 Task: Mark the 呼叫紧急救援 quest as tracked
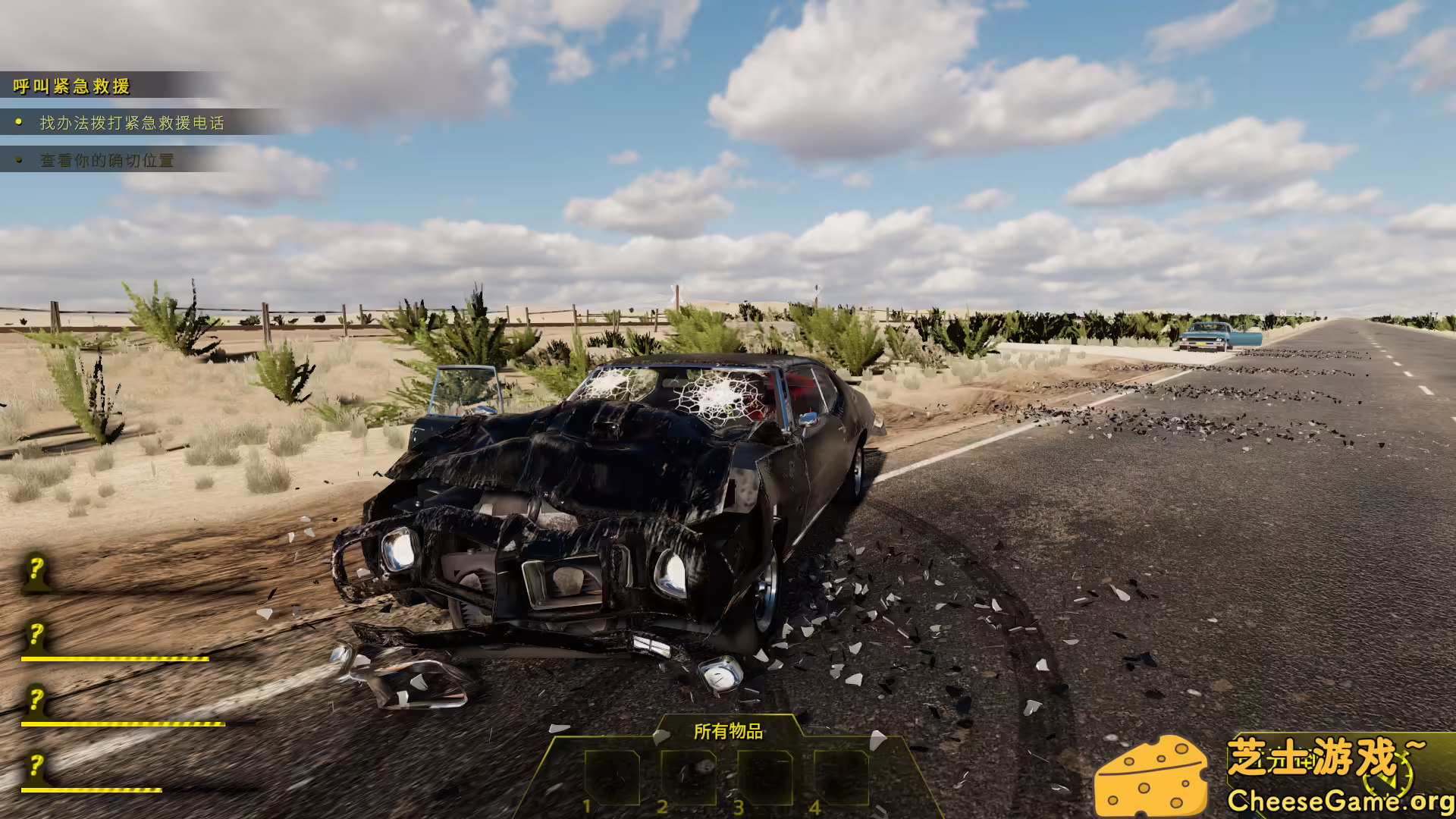point(72,87)
